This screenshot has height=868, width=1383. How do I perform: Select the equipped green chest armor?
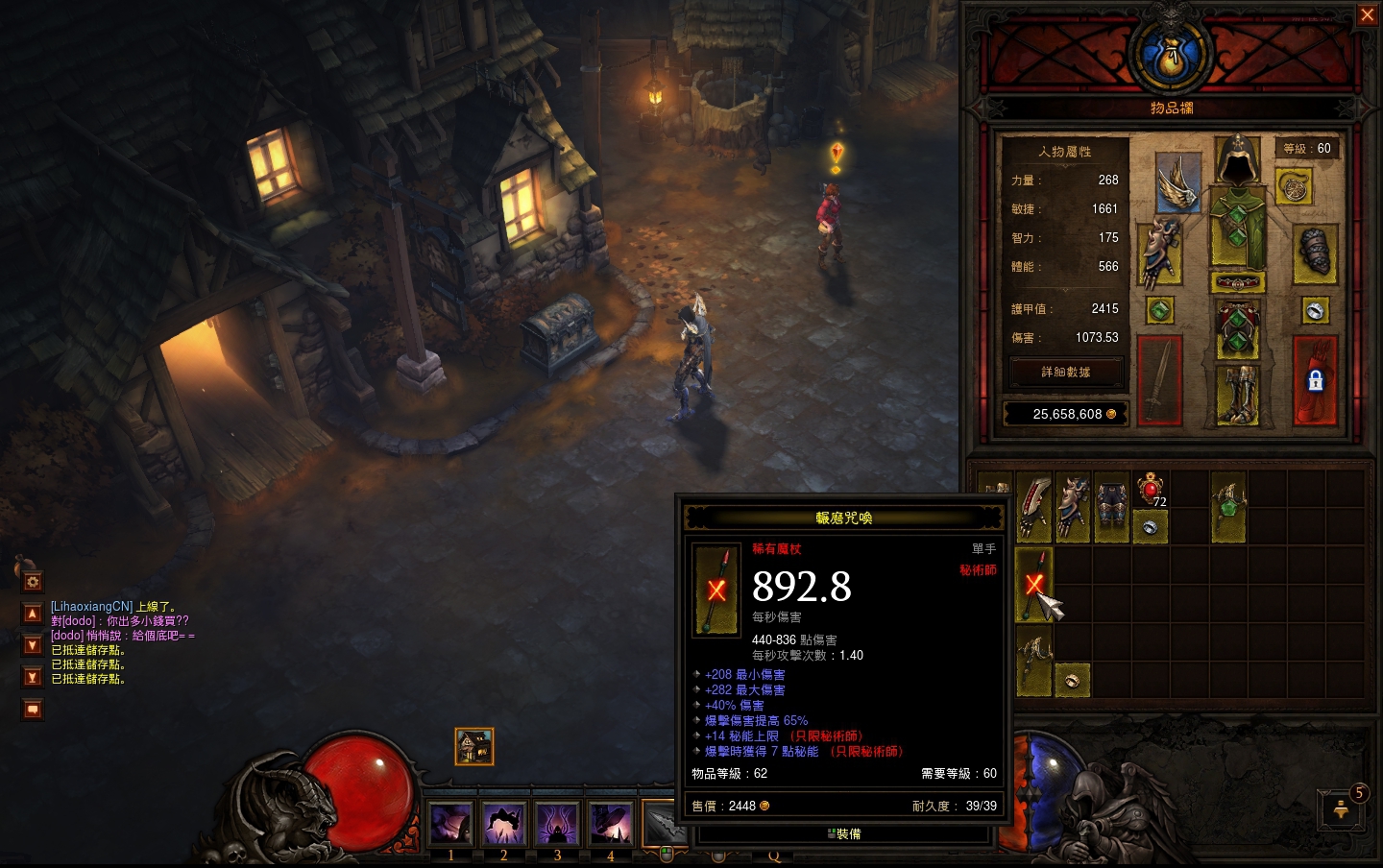(1237, 227)
